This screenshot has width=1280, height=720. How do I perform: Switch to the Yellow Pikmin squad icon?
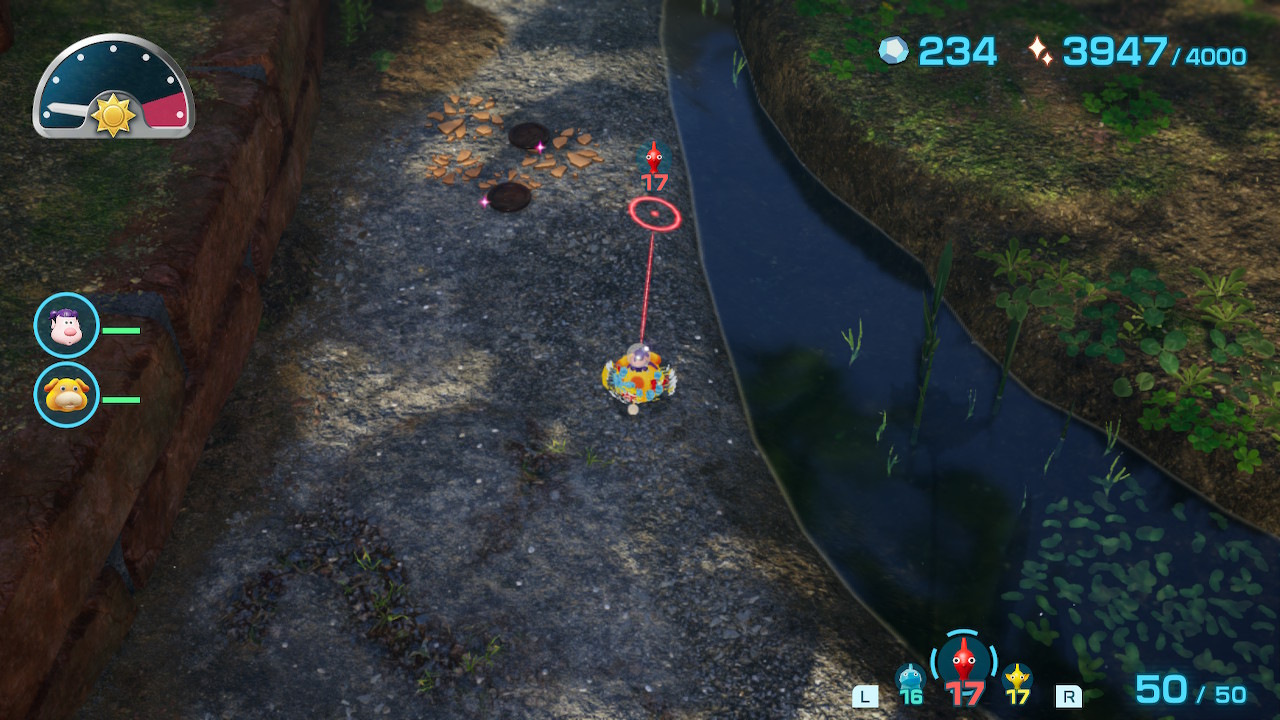(x=1018, y=679)
